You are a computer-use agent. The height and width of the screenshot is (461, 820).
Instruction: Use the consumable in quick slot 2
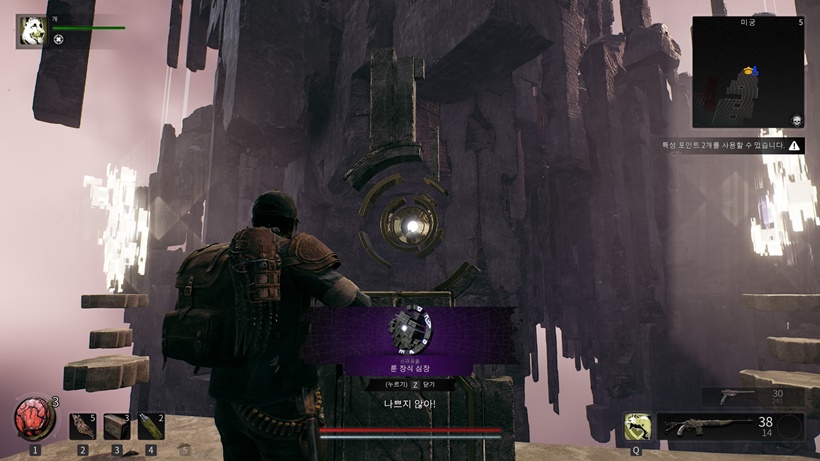[83, 426]
